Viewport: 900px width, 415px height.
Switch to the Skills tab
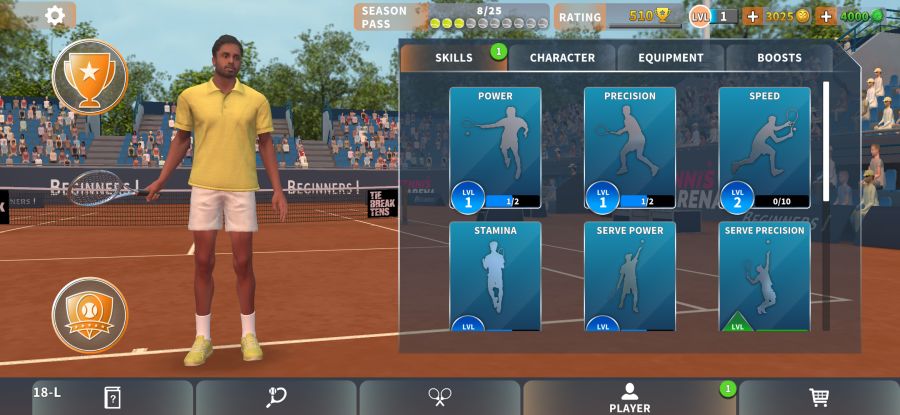click(x=454, y=58)
